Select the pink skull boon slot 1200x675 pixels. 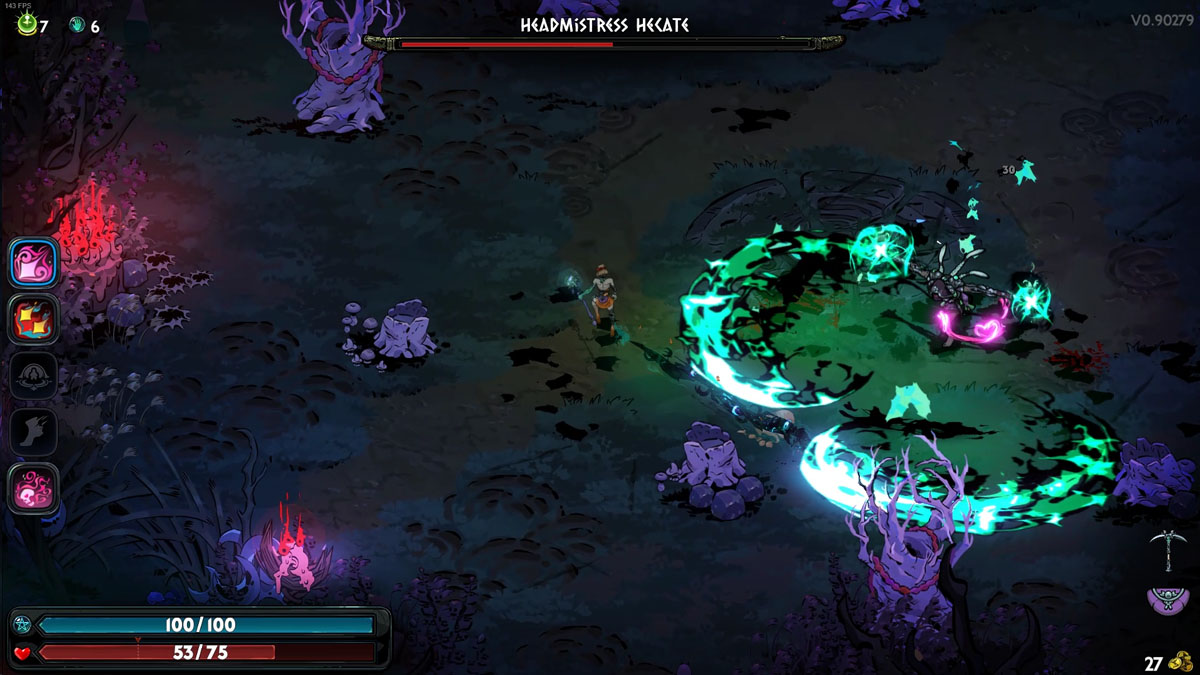(34, 489)
